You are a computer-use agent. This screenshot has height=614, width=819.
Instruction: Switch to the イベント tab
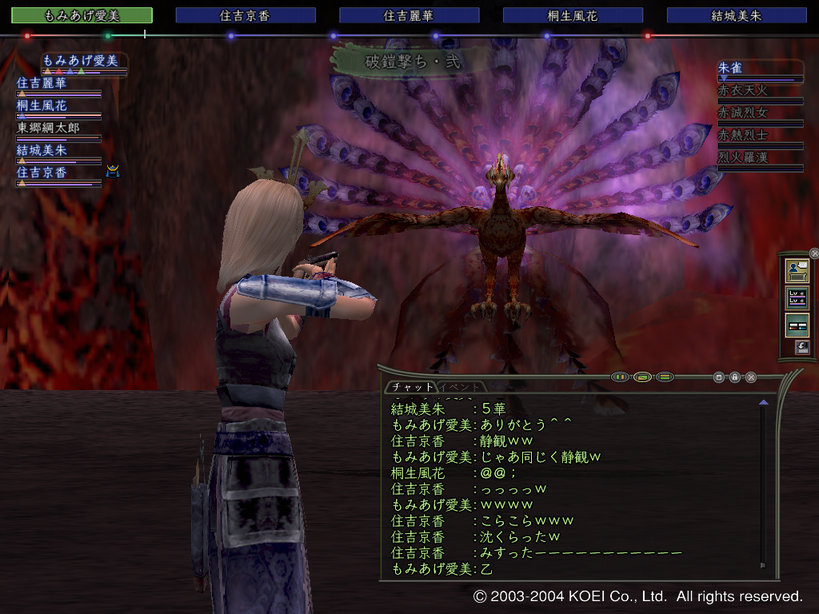pos(461,387)
